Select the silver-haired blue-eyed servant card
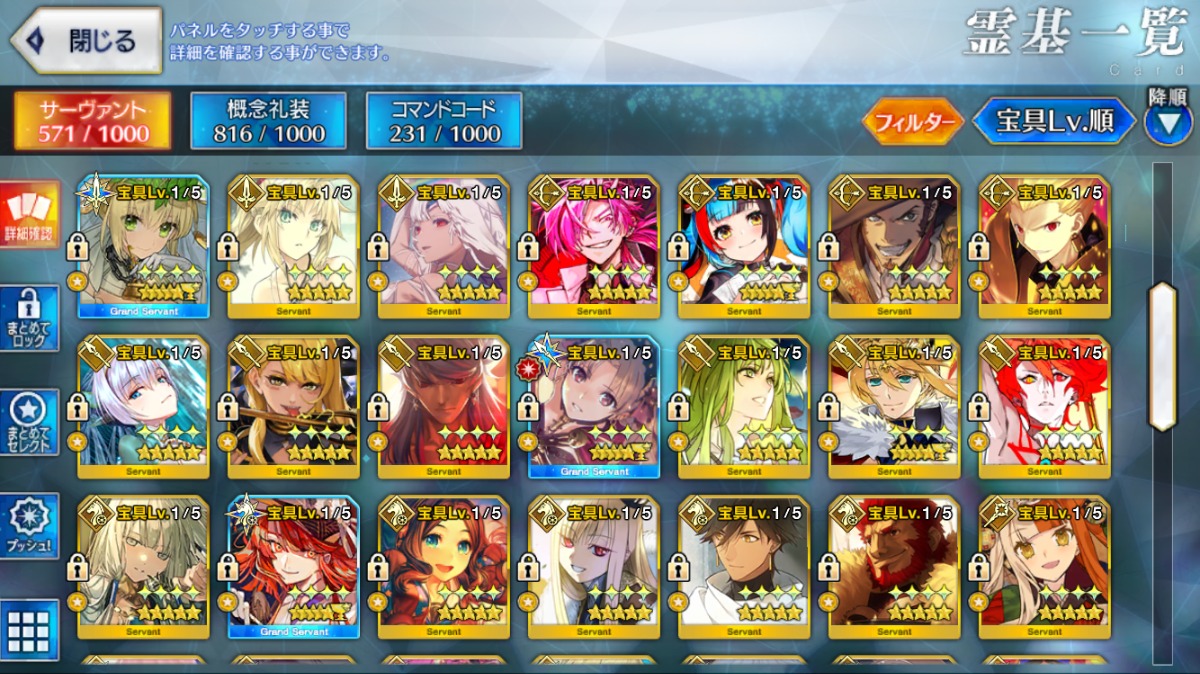Image resolution: width=1200 pixels, height=674 pixels. pyautogui.click(x=143, y=406)
